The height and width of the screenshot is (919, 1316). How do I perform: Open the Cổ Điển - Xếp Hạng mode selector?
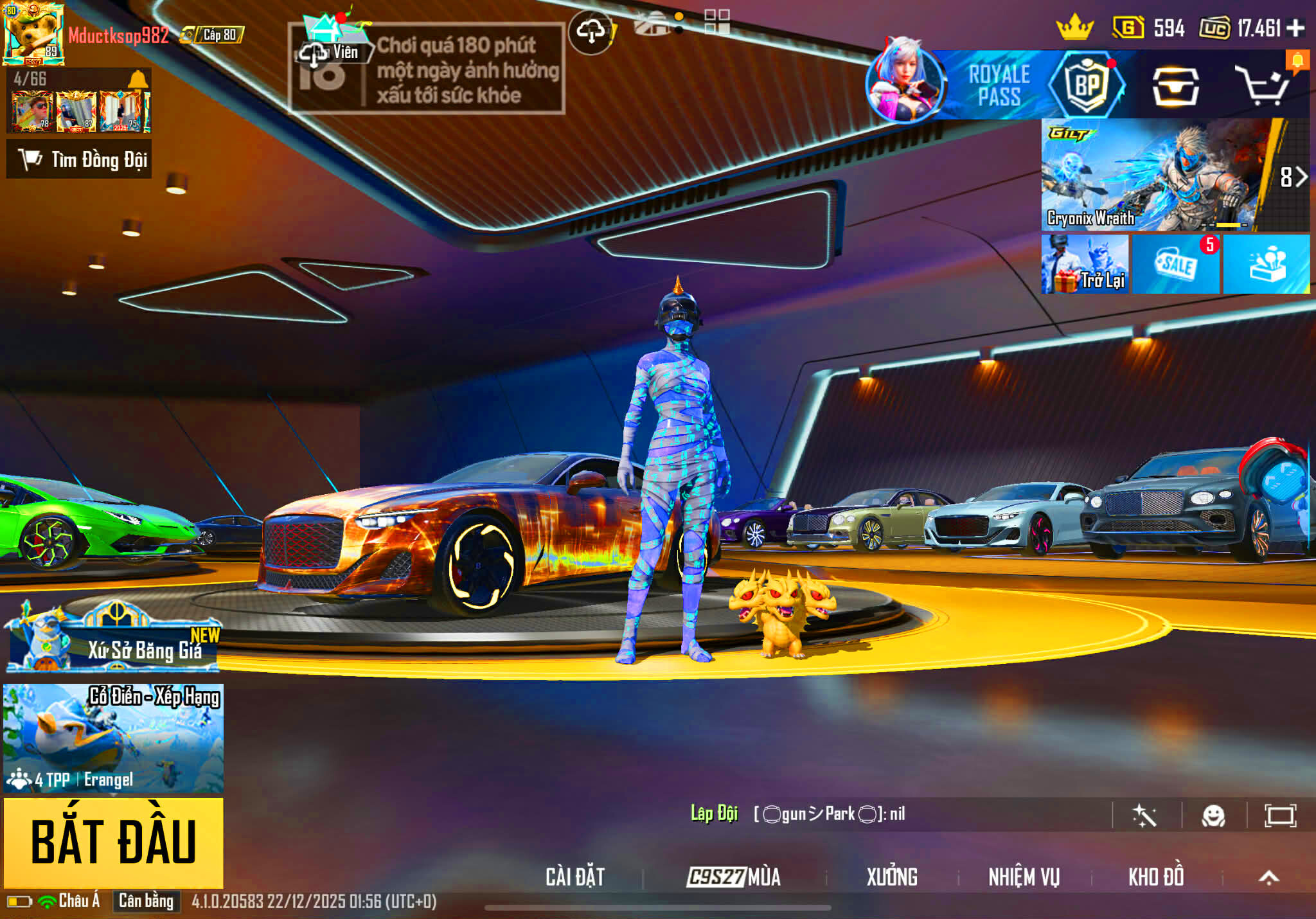coord(114,738)
